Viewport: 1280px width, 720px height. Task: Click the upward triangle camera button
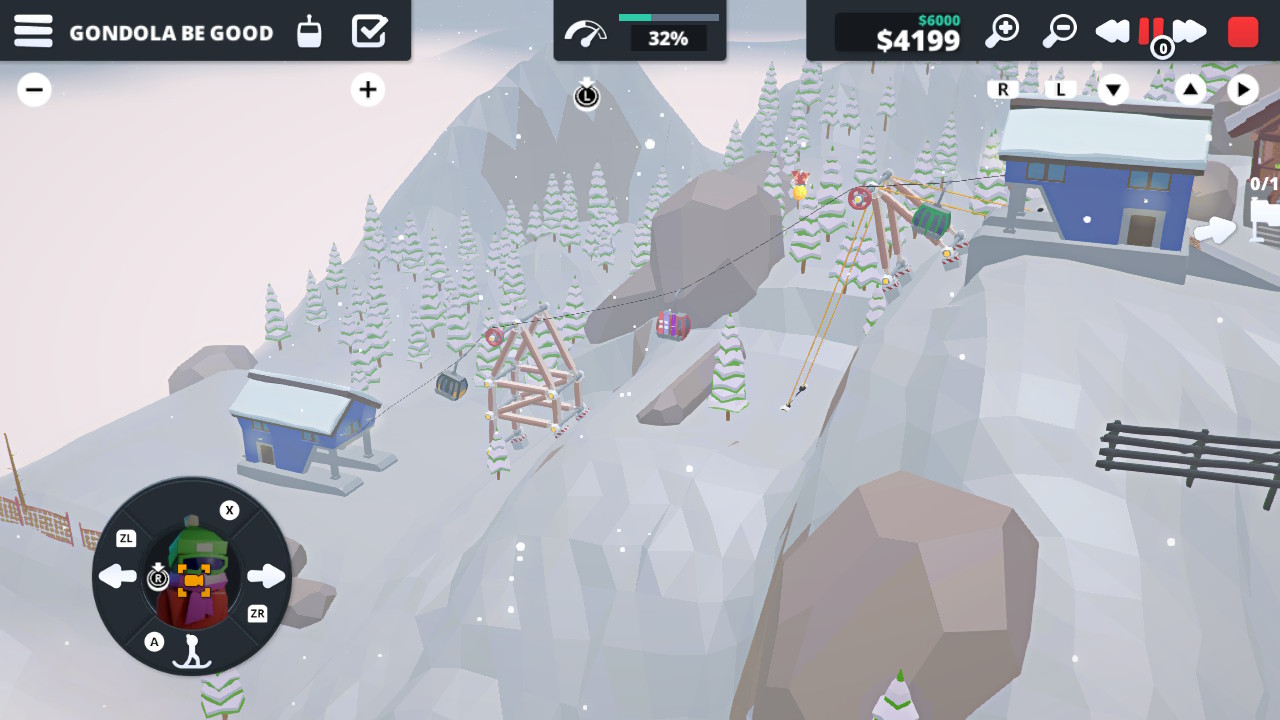1190,90
